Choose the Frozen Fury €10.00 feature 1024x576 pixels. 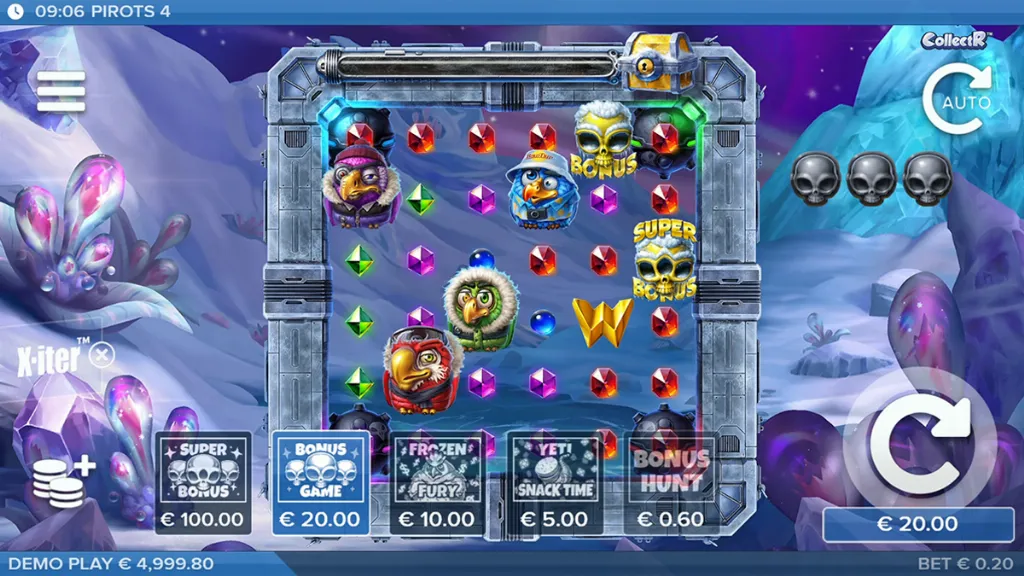[x=436, y=483]
